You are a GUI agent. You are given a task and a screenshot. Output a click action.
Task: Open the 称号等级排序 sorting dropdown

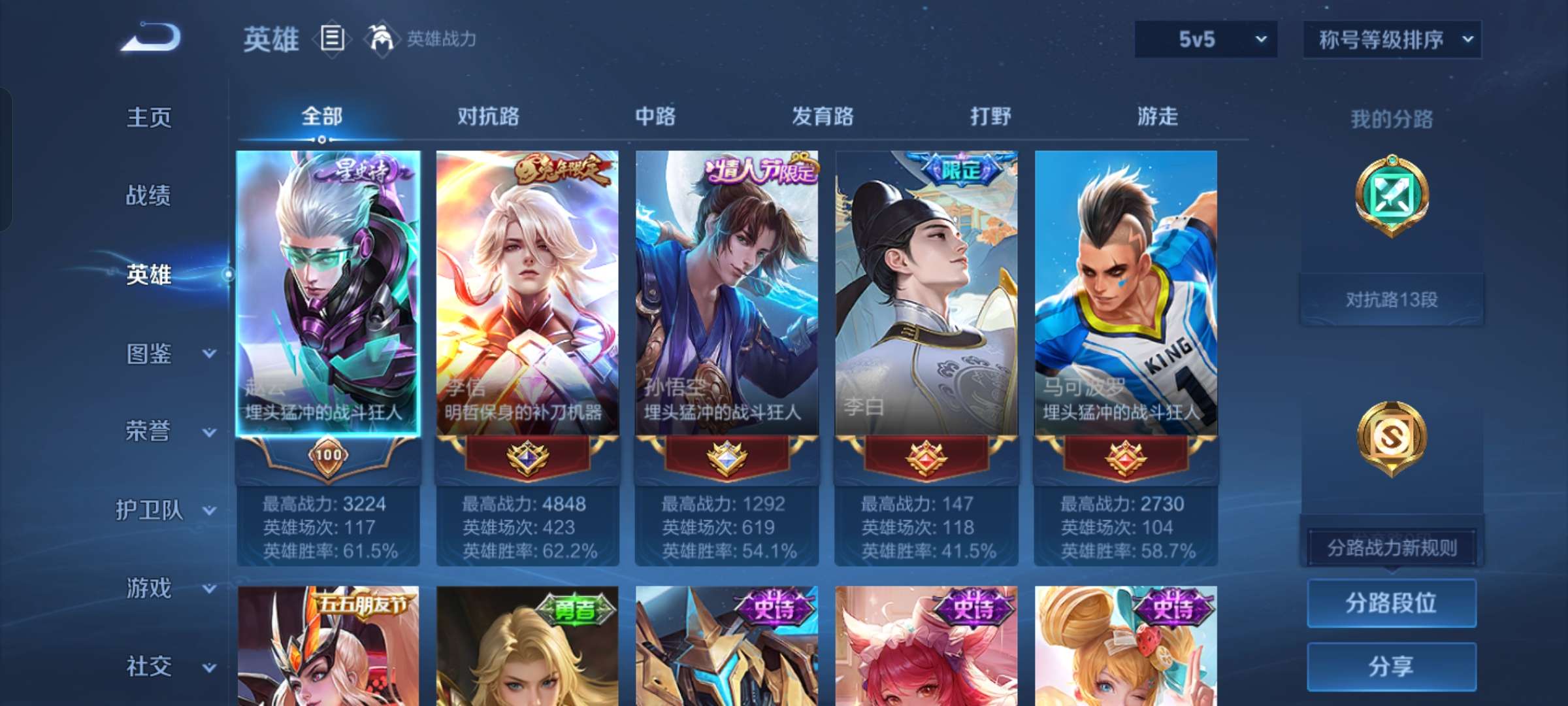[x=1392, y=39]
